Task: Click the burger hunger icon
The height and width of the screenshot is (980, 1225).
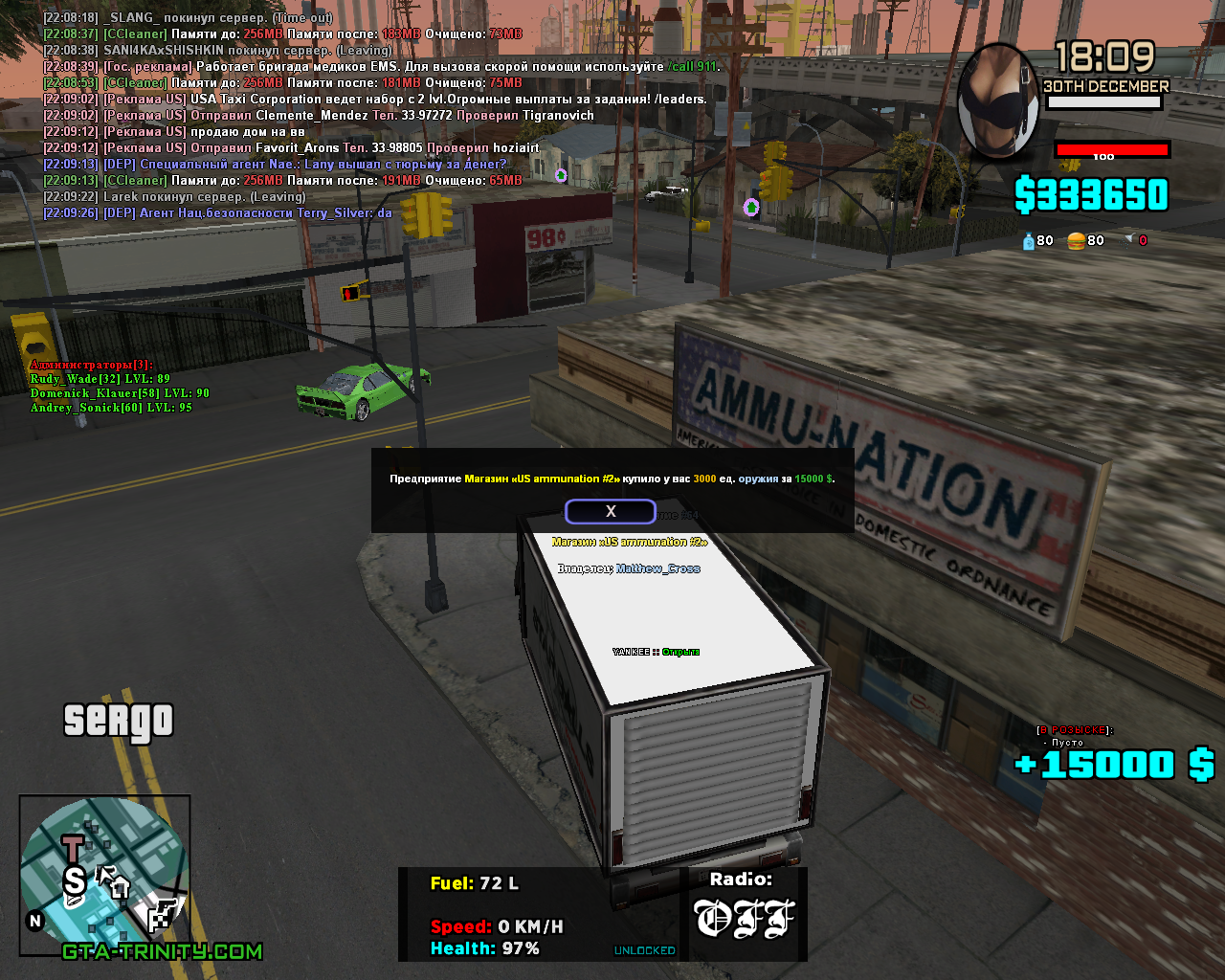Action: (1076, 241)
